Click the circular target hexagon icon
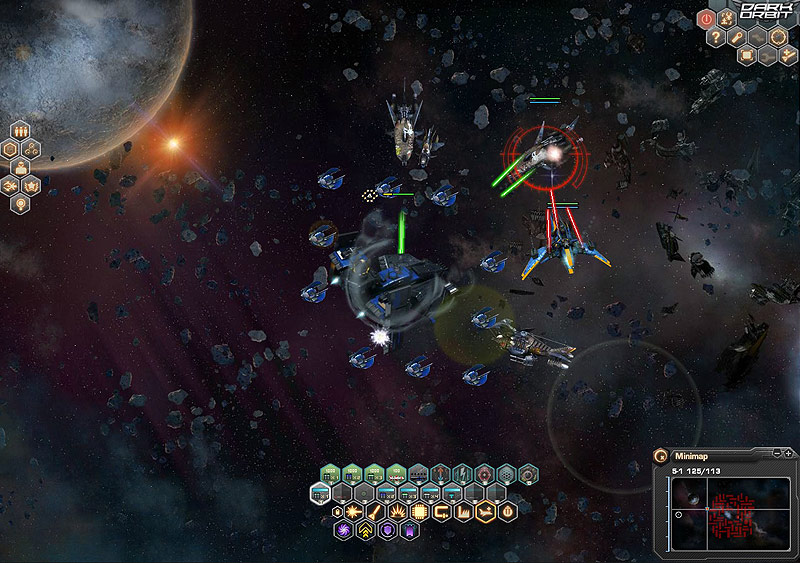Screen dimensions: 800x563 point(779,37)
